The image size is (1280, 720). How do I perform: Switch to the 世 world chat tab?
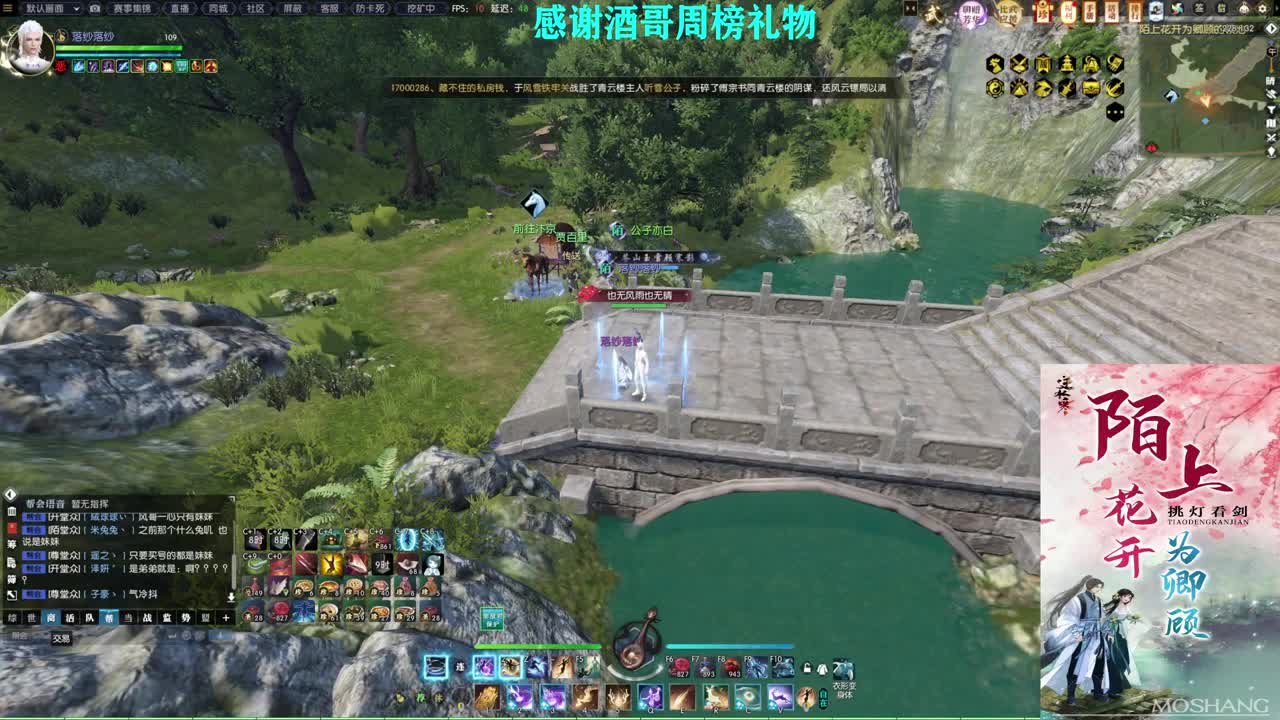click(30, 618)
